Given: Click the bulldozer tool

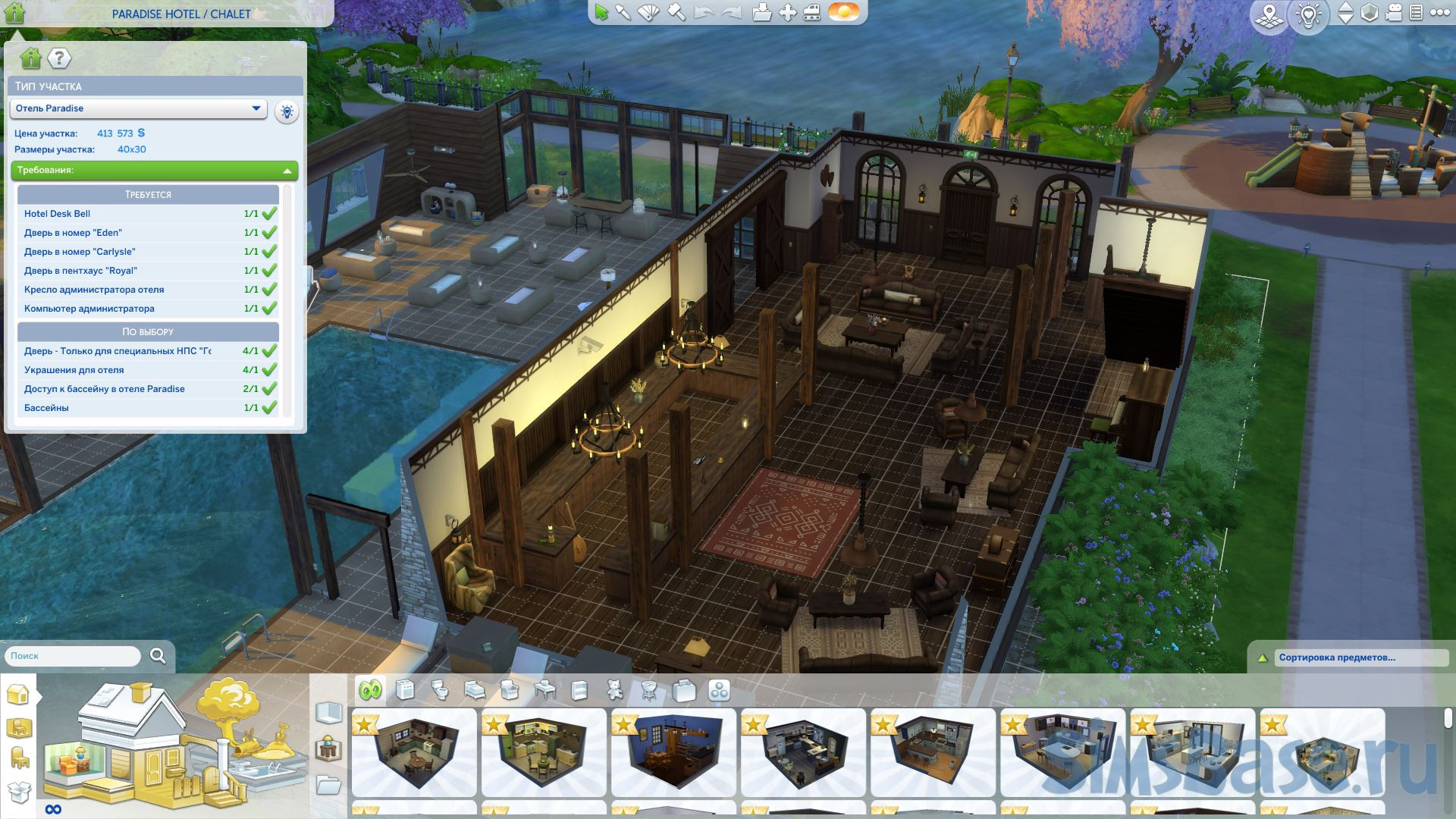Looking at the screenshot, I should (812, 13).
